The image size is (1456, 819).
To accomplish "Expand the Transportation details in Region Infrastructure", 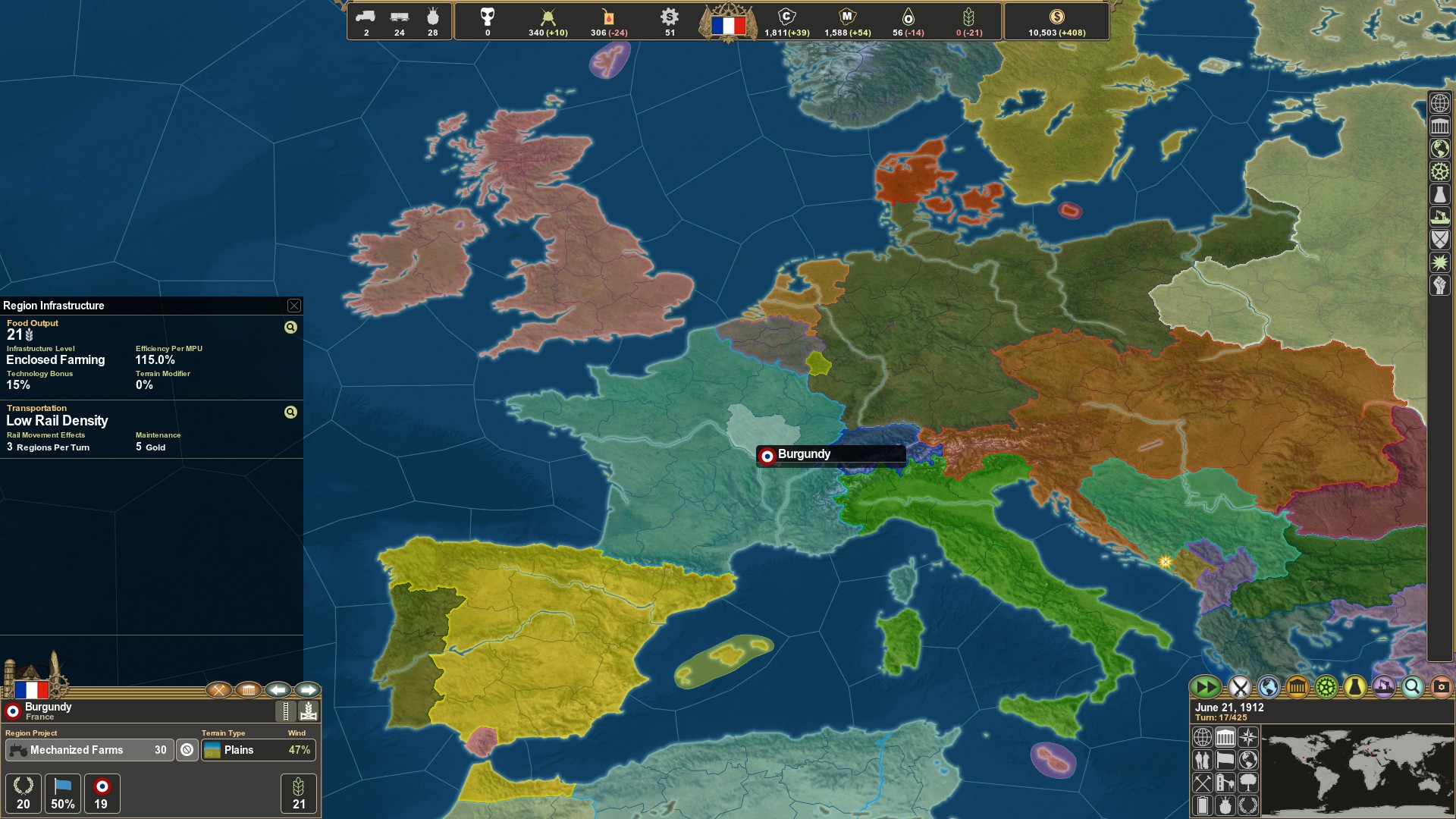I will (289, 412).
